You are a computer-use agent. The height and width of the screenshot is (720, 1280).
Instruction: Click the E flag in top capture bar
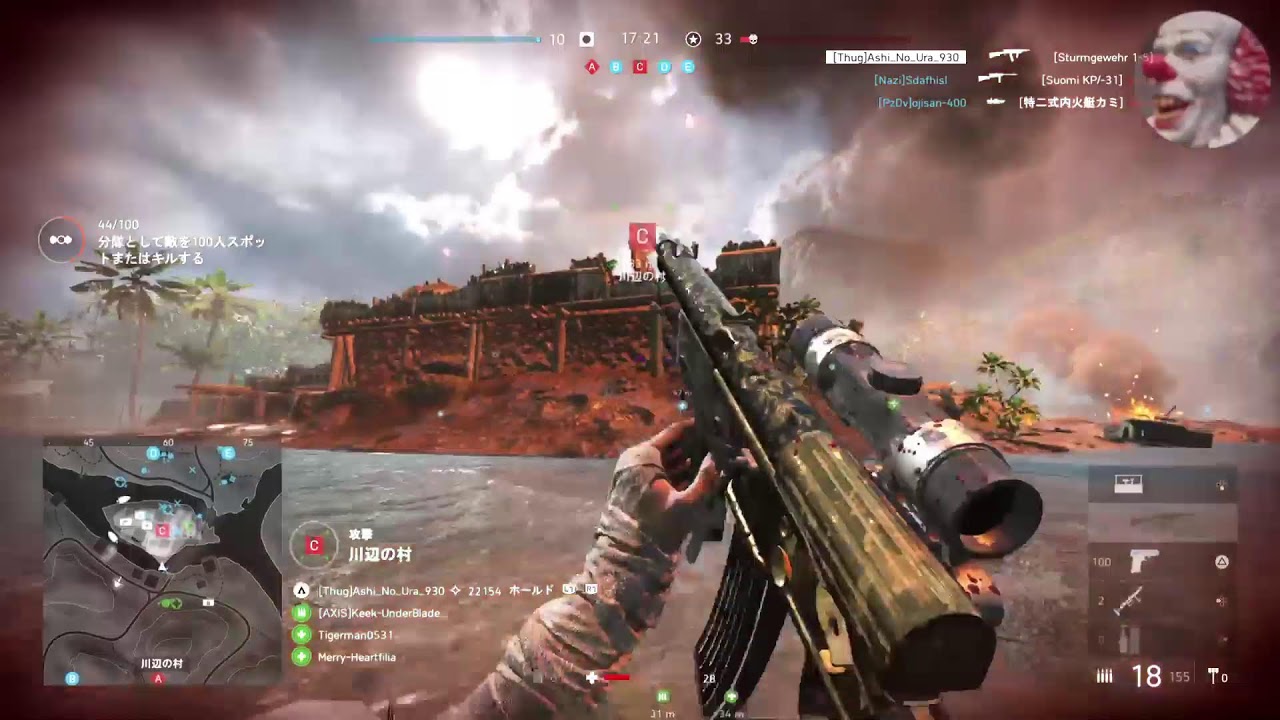pyautogui.click(x=688, y=67)
